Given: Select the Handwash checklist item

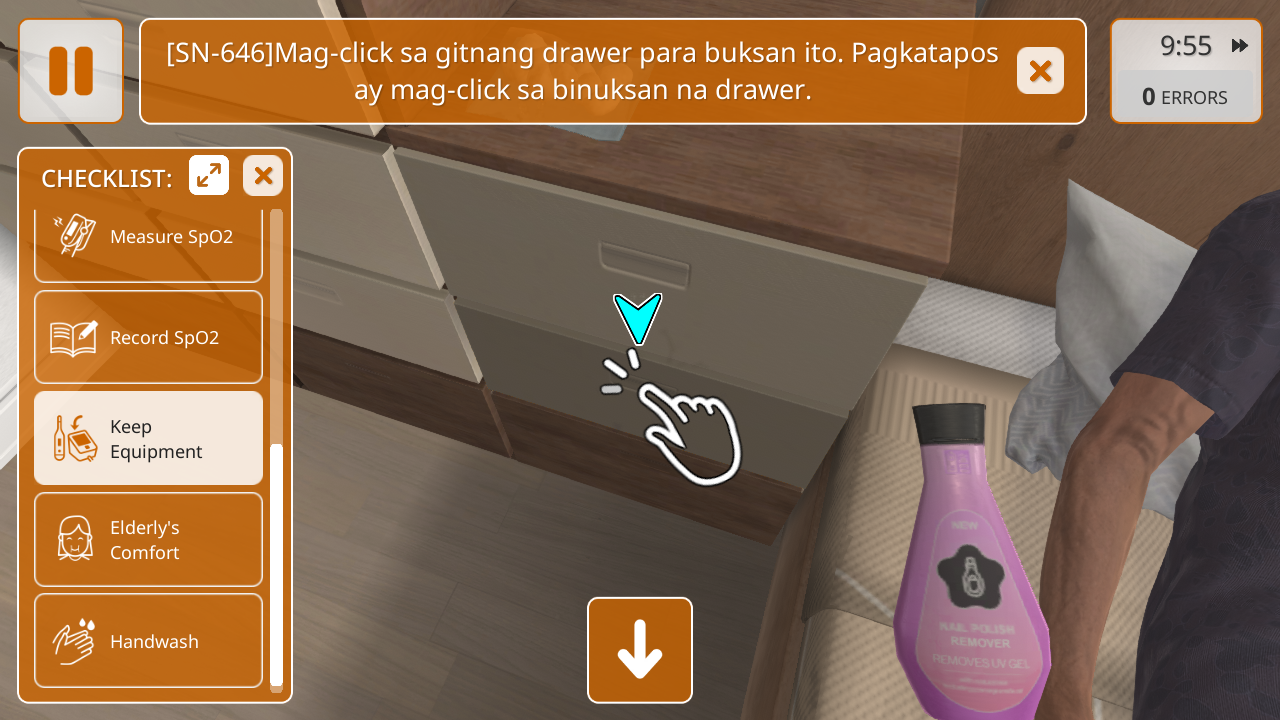Looking at the screenshot, I should pos(148,641).
